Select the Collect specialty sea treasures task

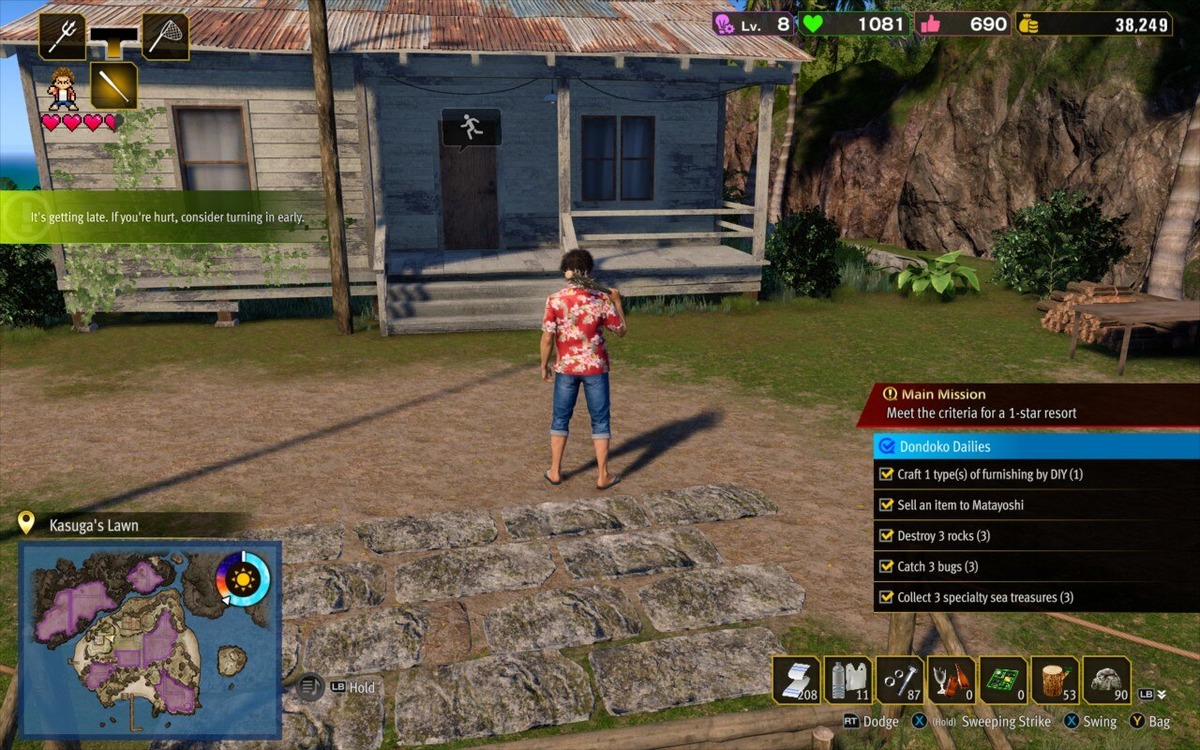(x=984, y=597)
